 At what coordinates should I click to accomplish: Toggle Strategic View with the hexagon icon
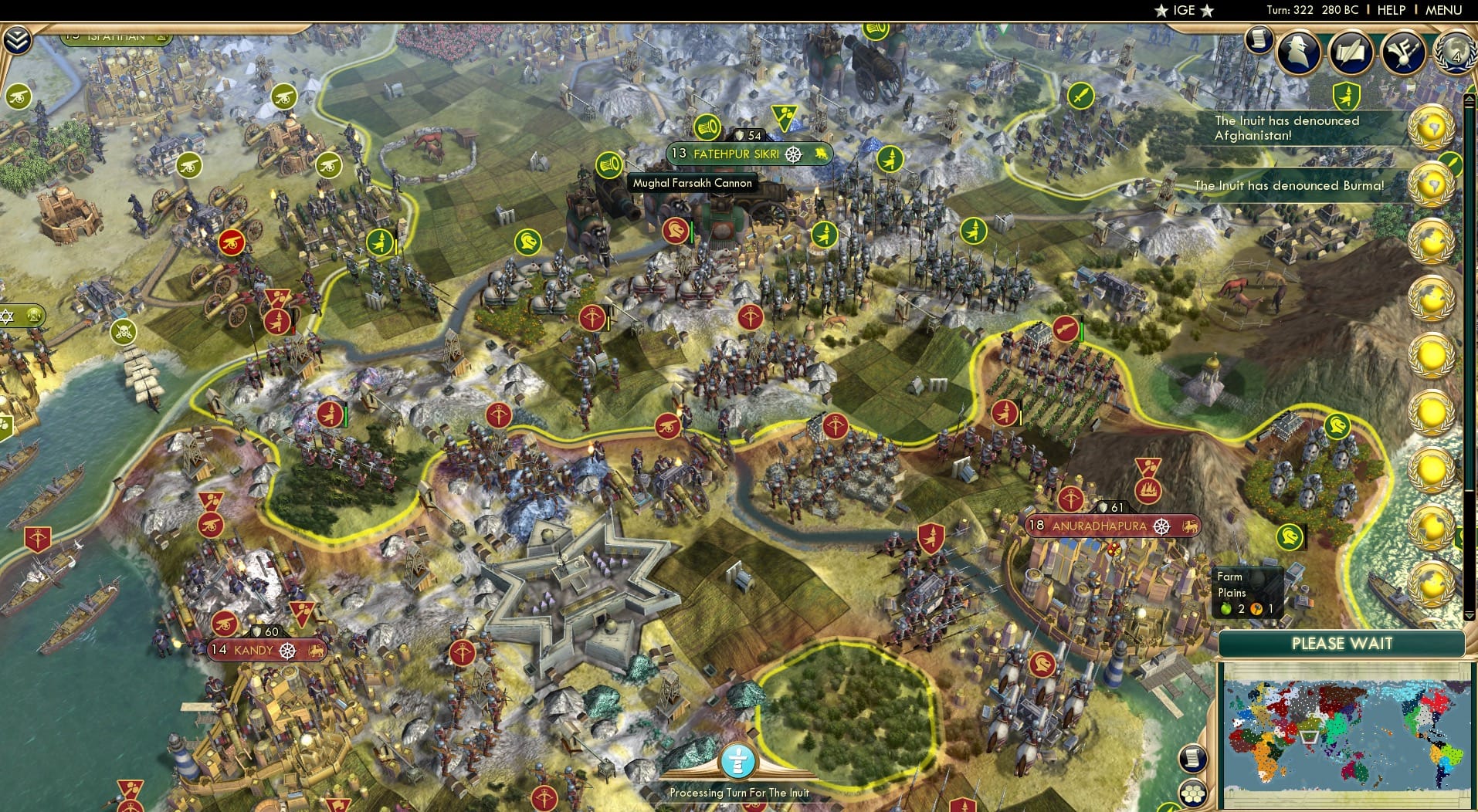coord(1193,793)
